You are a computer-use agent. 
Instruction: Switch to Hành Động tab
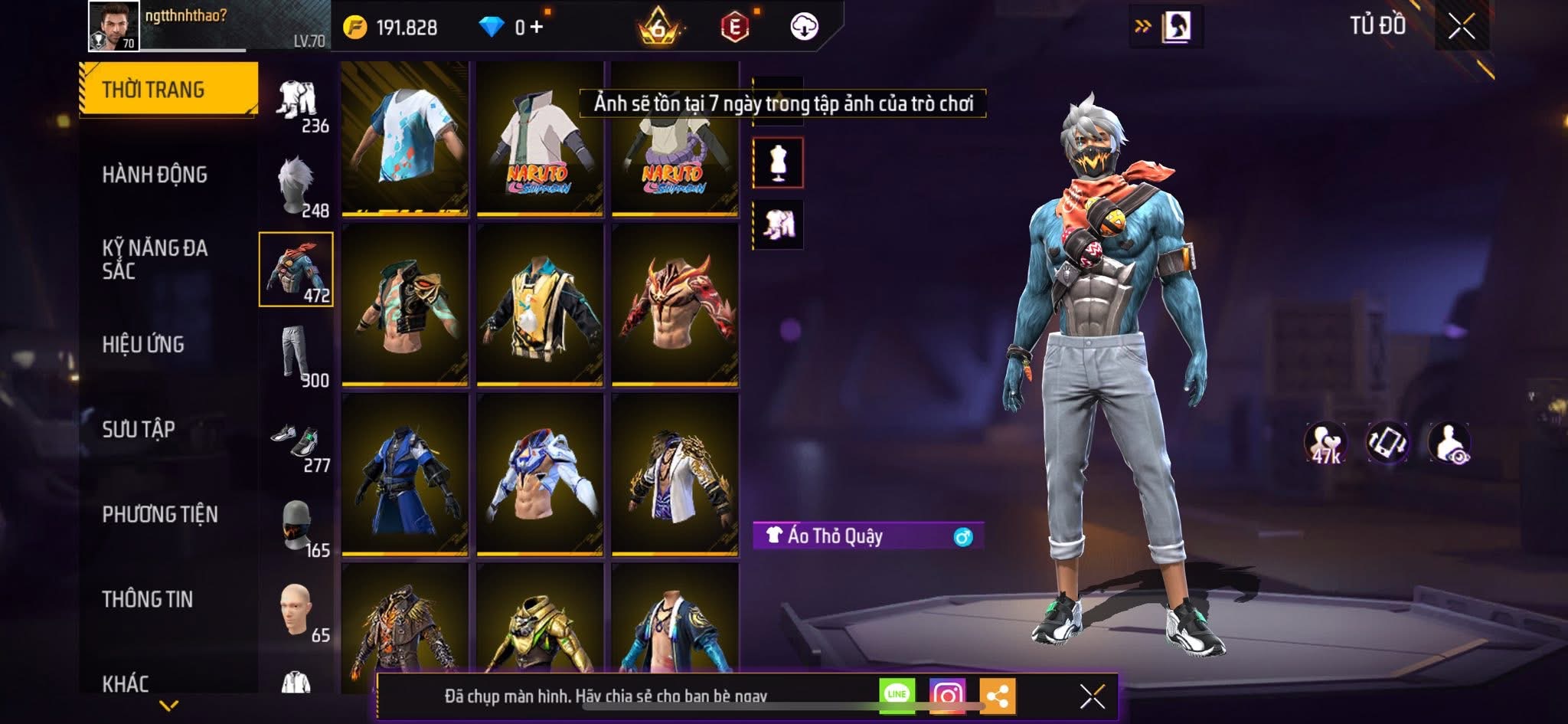[155, 175]
